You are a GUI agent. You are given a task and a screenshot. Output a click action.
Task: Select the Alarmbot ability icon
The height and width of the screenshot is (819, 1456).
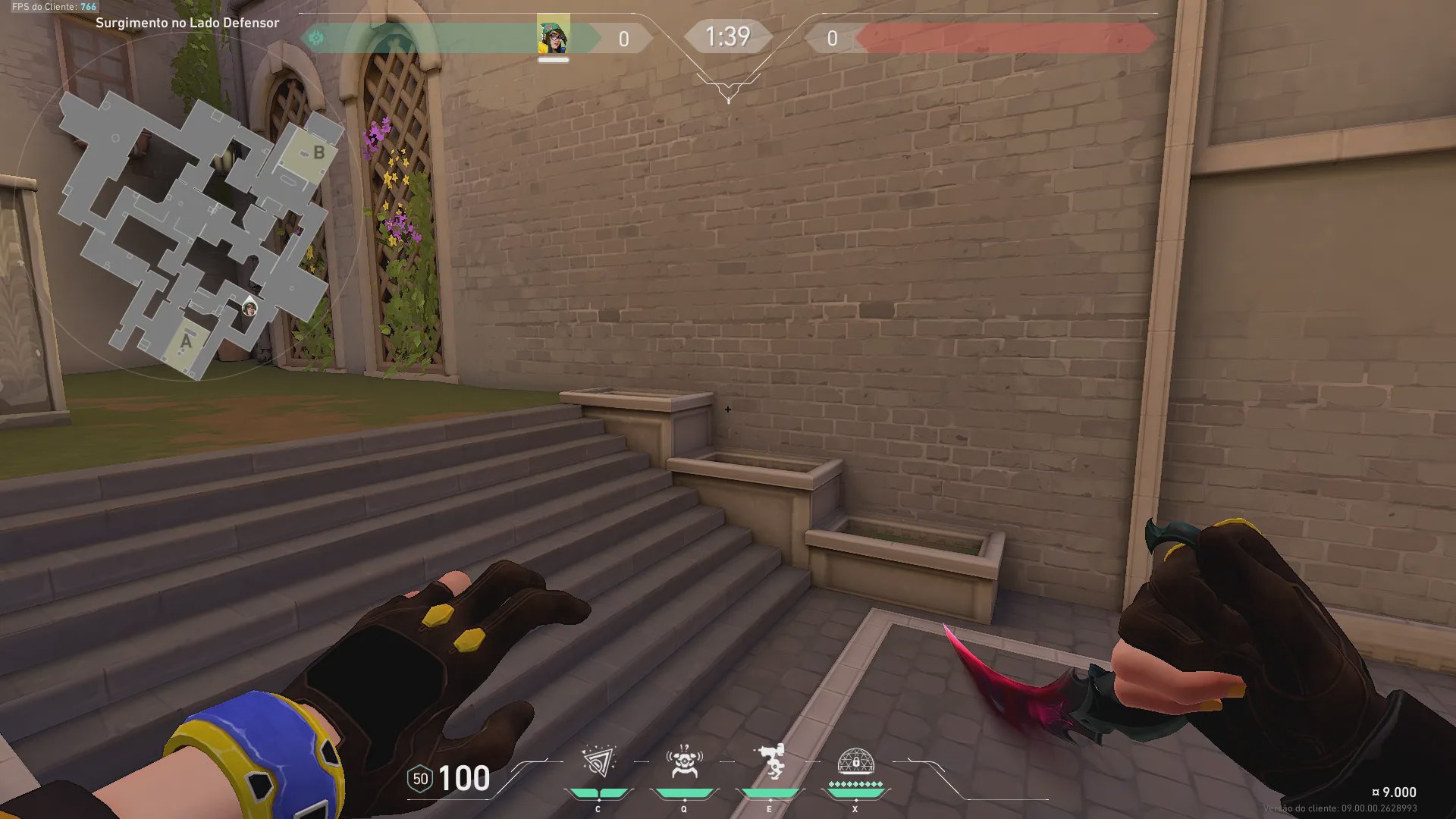click(684, 762)
